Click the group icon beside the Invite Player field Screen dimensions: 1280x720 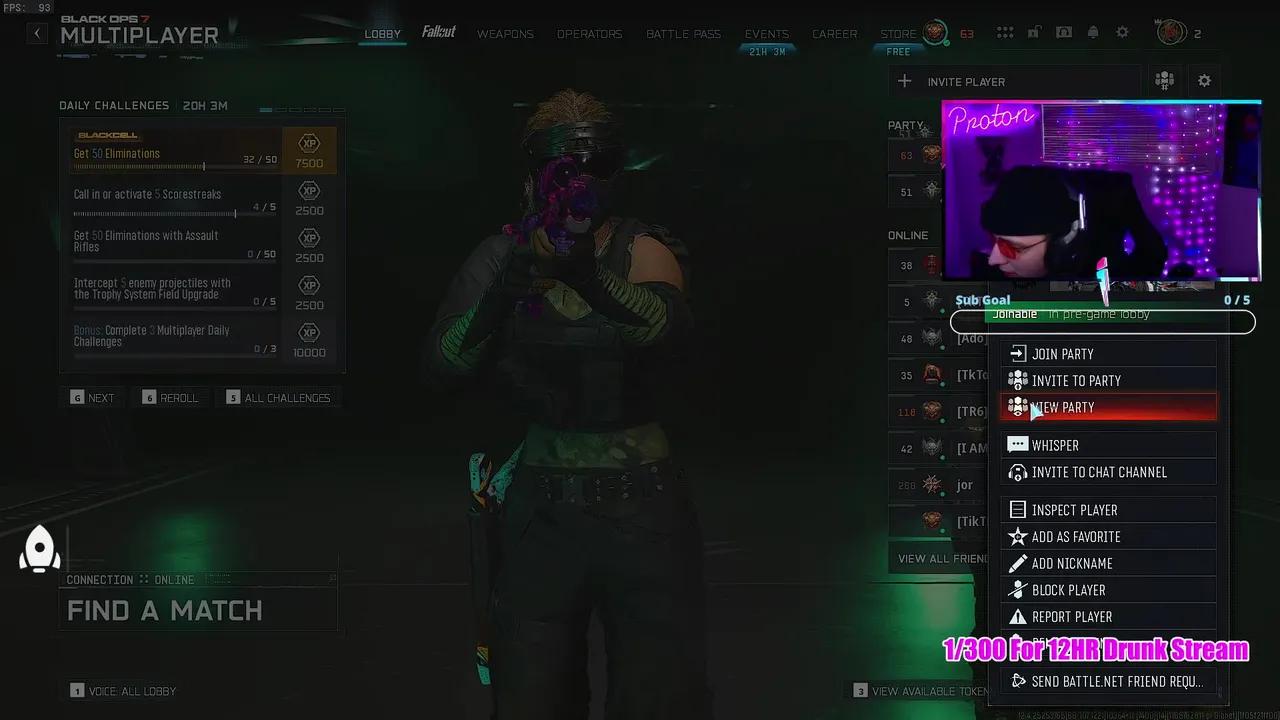(x=1163, y=81)
